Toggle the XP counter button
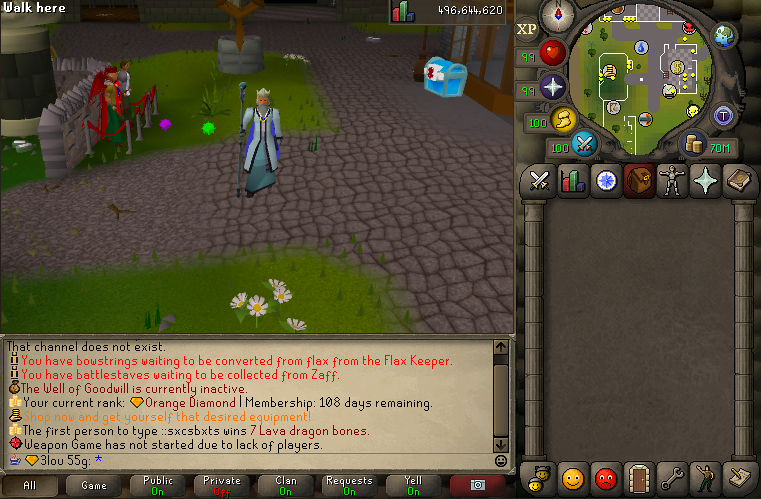 (x=527, y=29)
